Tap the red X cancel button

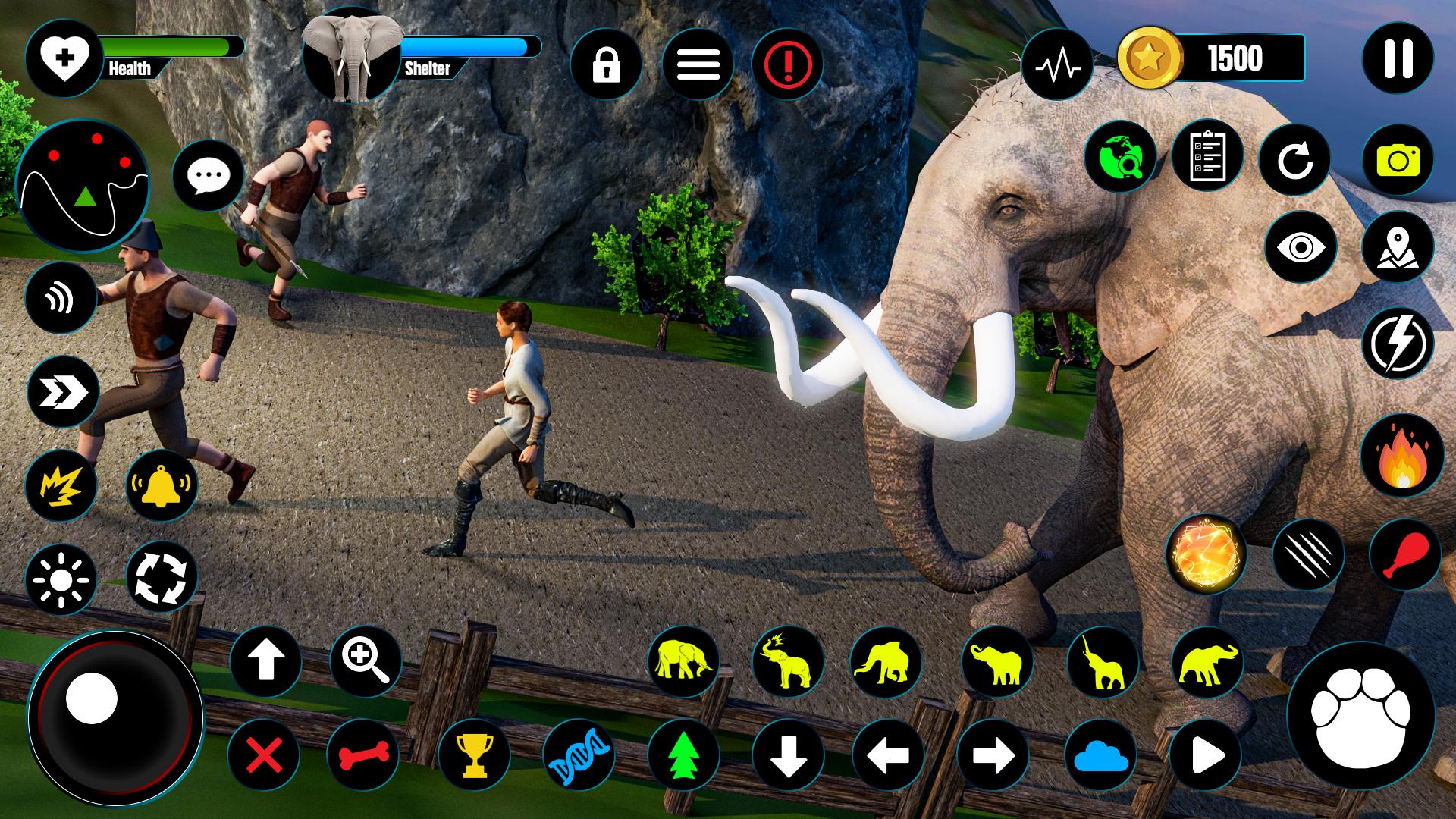[x=265, y=755]
